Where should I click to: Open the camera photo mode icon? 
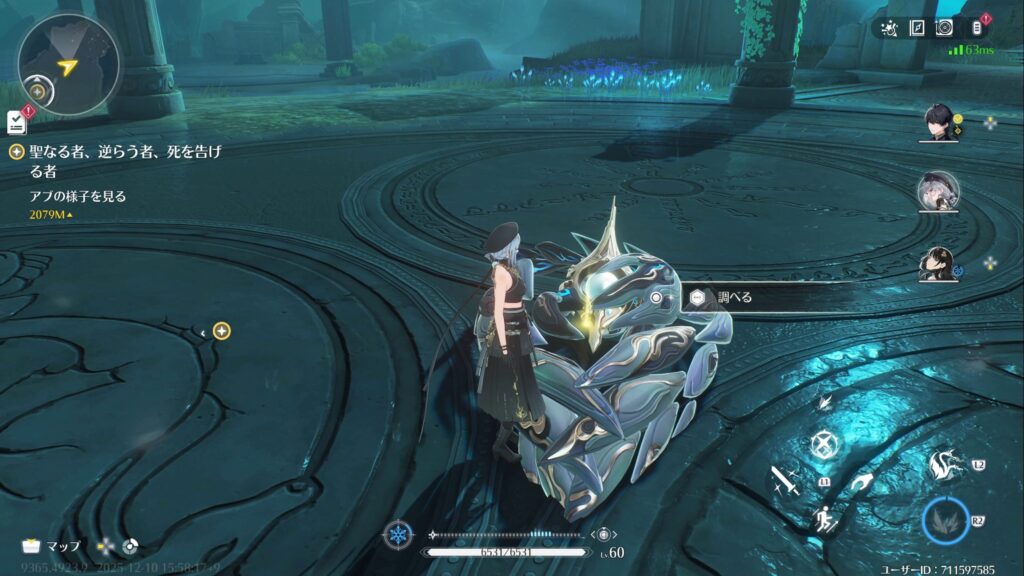coord(944,28)
